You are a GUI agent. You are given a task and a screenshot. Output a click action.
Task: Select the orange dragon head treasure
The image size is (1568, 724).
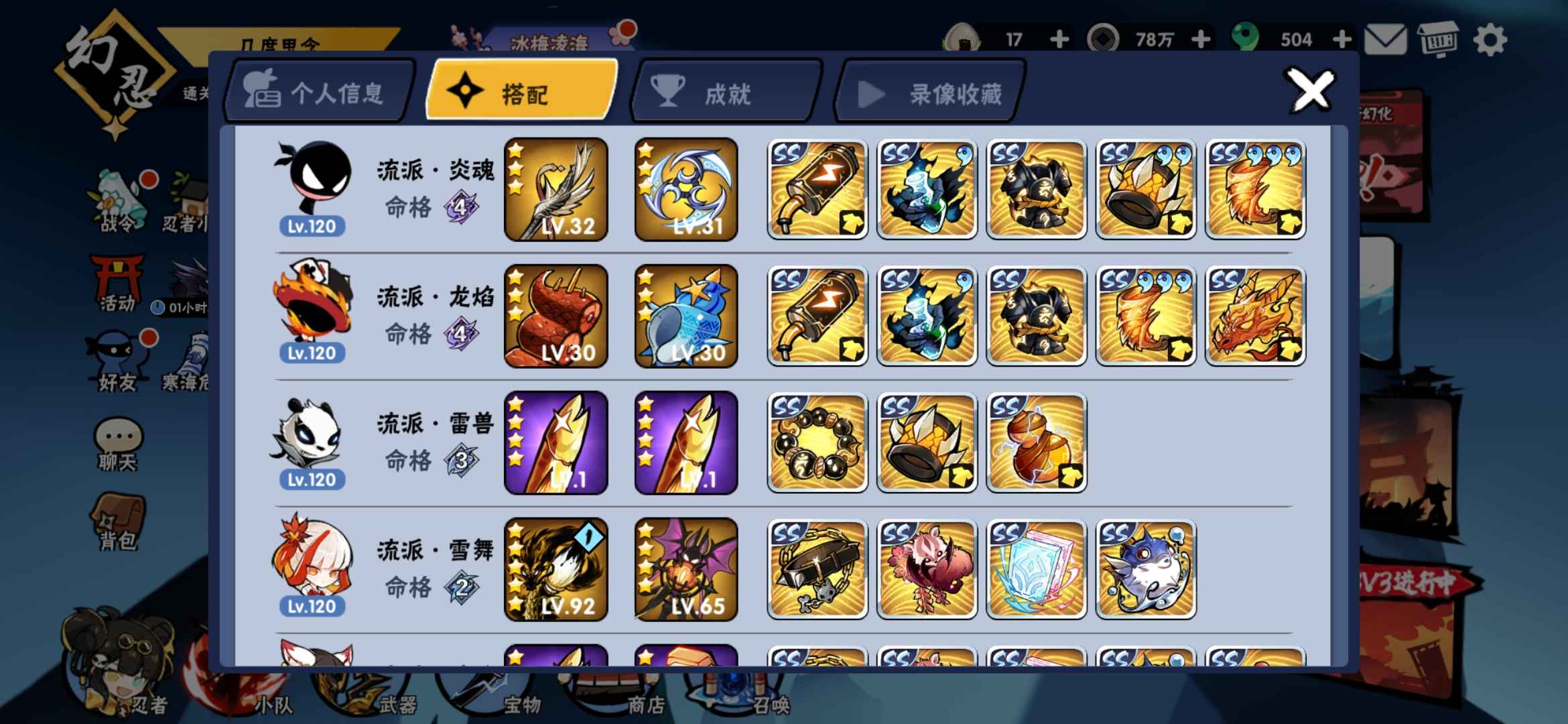(1255, 316)
